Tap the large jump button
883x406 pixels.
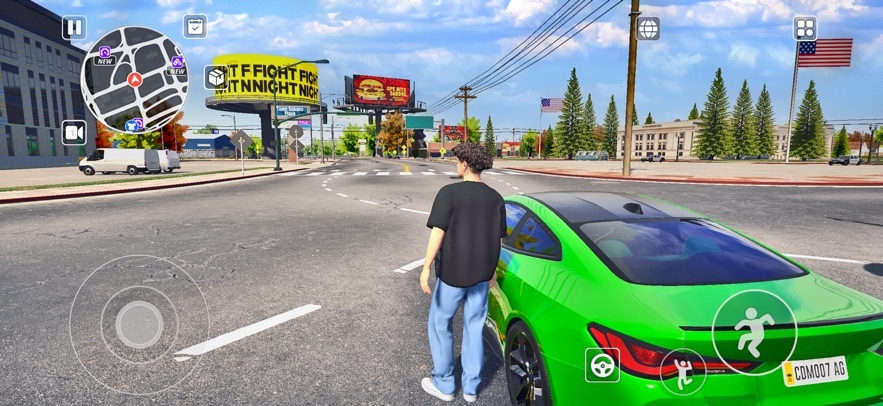click(x=754, y=332)
